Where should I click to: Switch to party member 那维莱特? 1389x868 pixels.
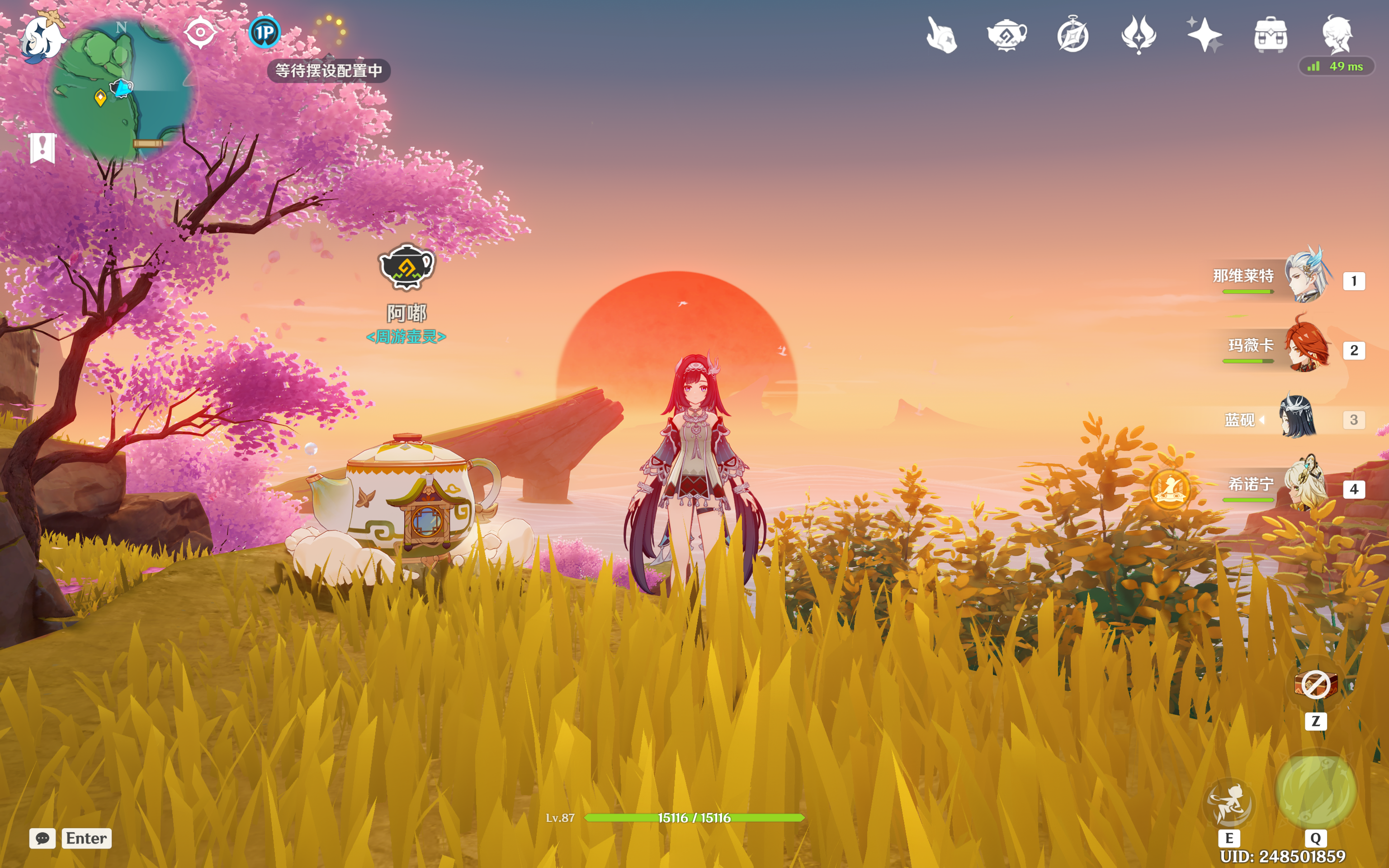tap(1307, 279)
